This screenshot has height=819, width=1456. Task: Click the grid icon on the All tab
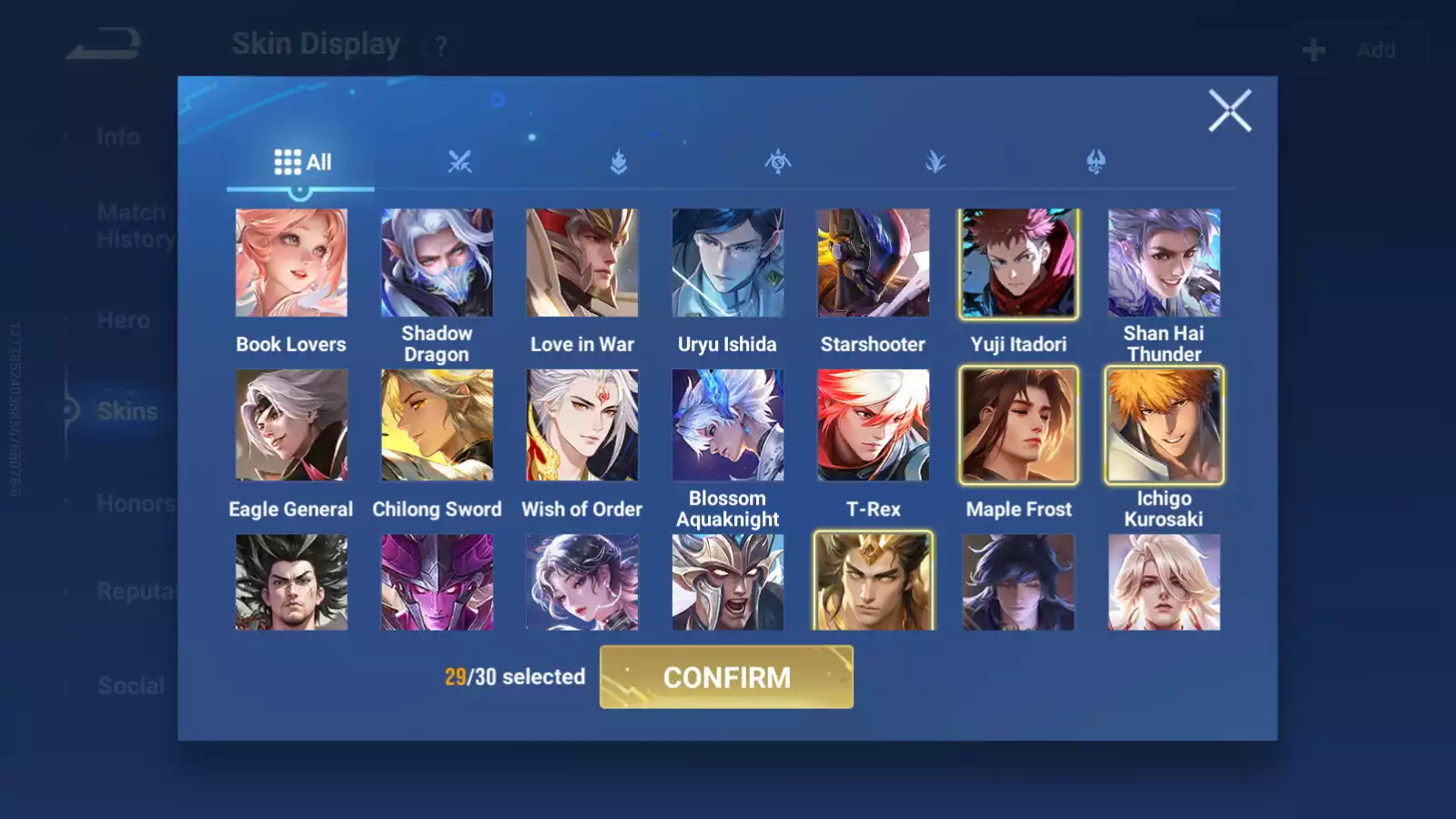point(286,161)
